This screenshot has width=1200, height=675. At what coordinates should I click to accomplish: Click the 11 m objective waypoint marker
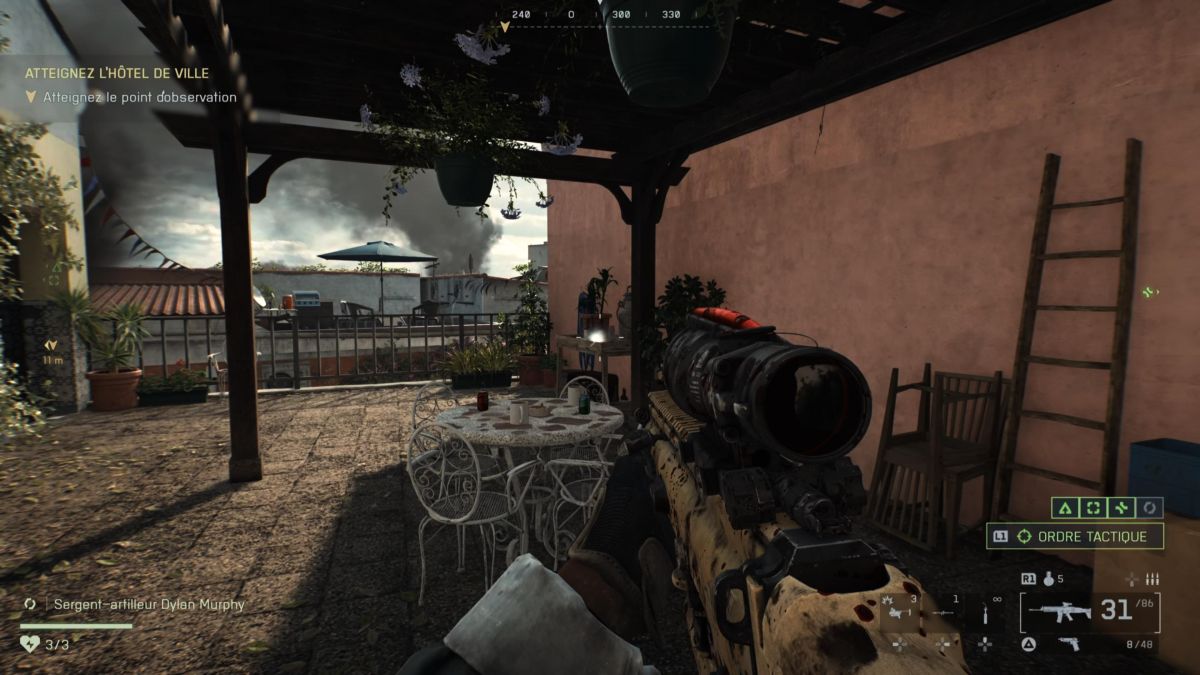point(50,352)
